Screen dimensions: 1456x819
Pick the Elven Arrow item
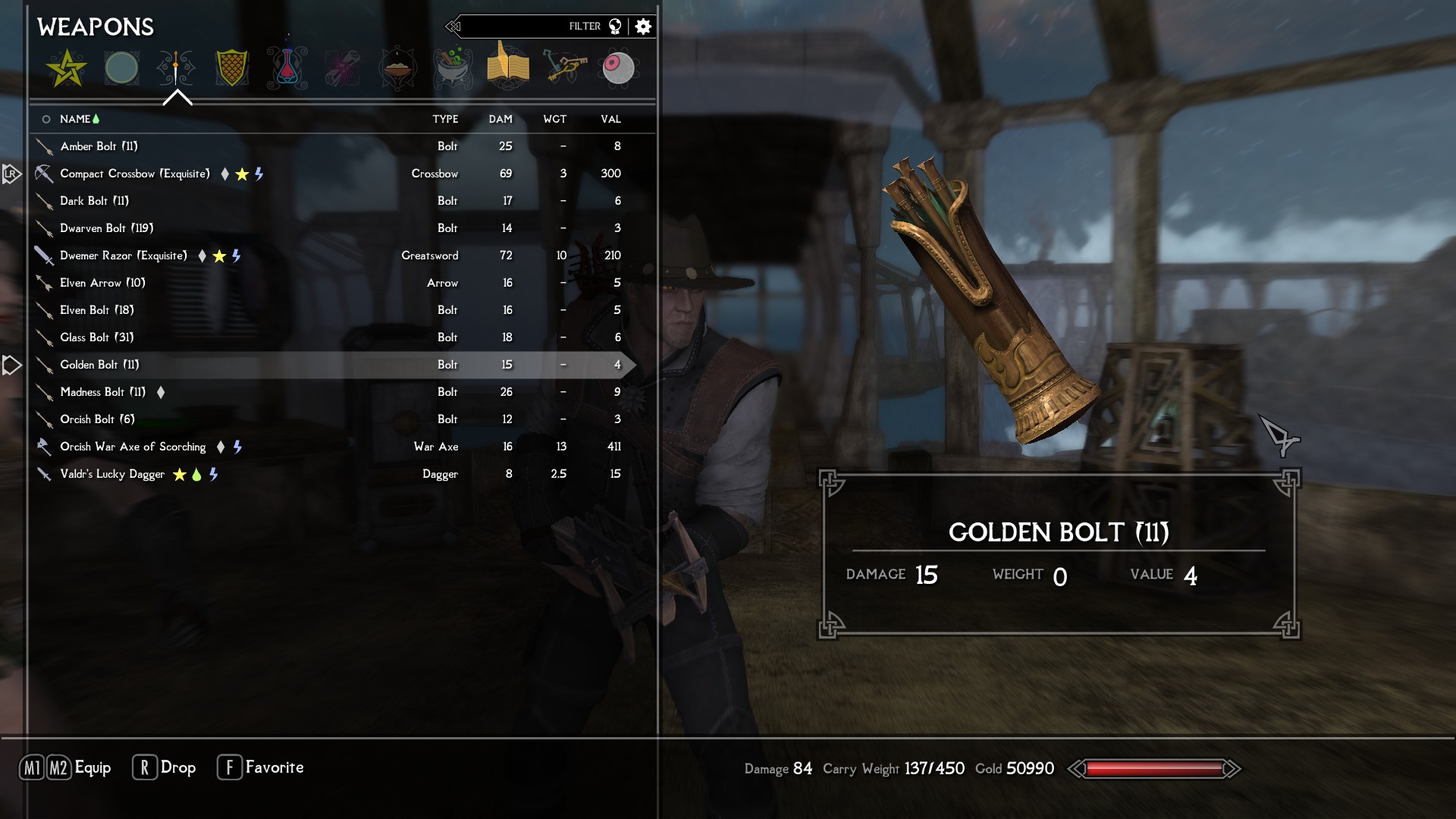[102, 283]
